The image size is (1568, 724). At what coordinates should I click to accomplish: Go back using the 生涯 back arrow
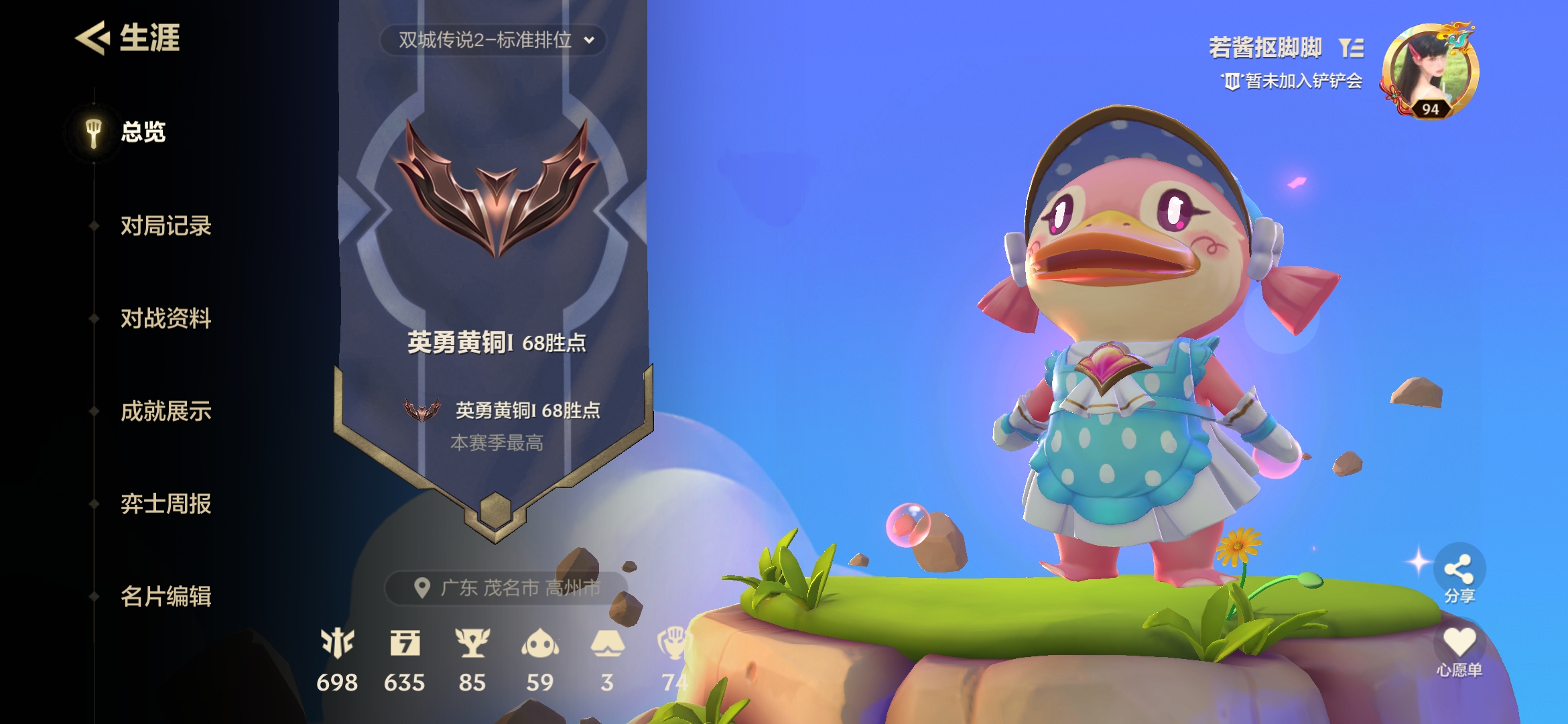point(92,38)
